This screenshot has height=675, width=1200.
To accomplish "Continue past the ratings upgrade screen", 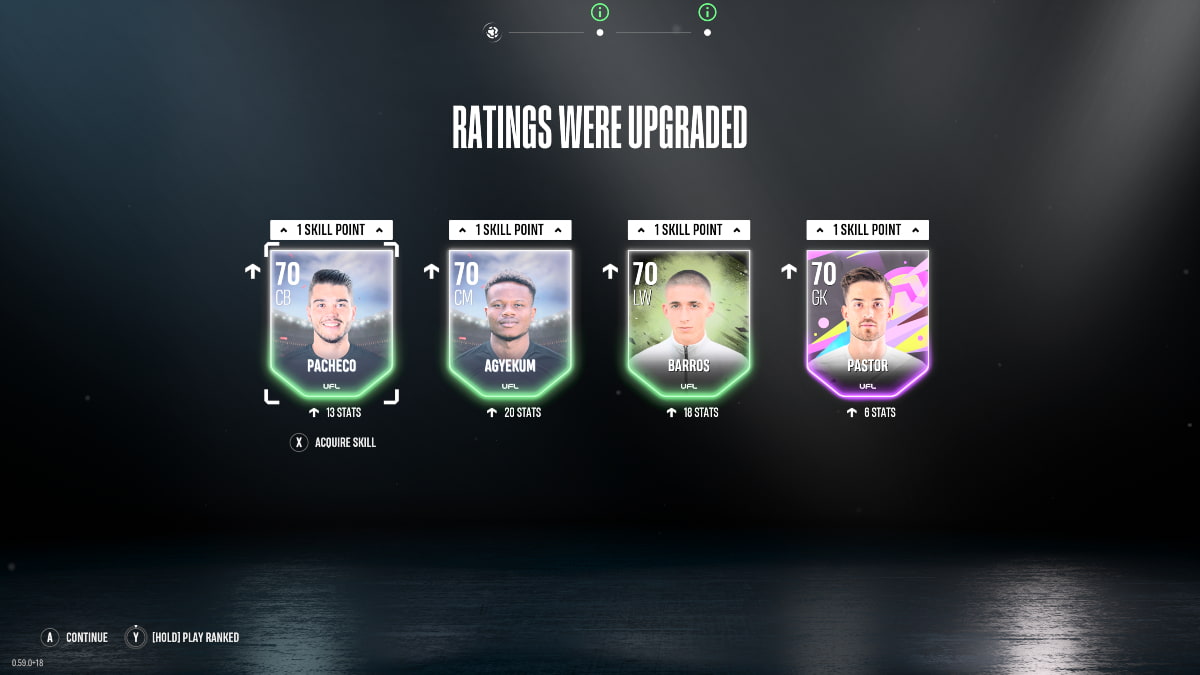I will 75,637.
